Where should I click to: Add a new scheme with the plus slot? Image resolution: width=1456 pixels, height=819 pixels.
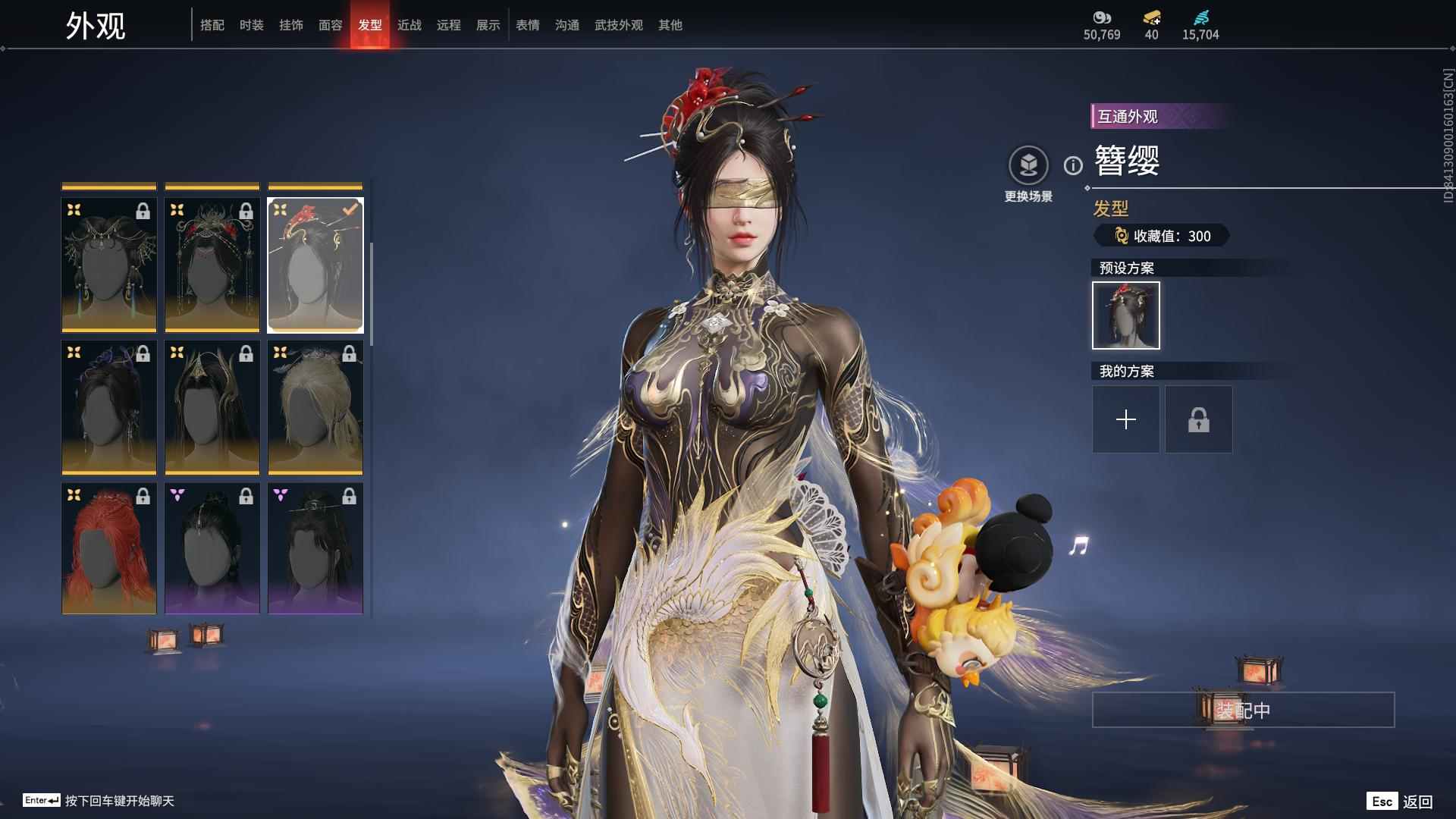click(1125, 419)
